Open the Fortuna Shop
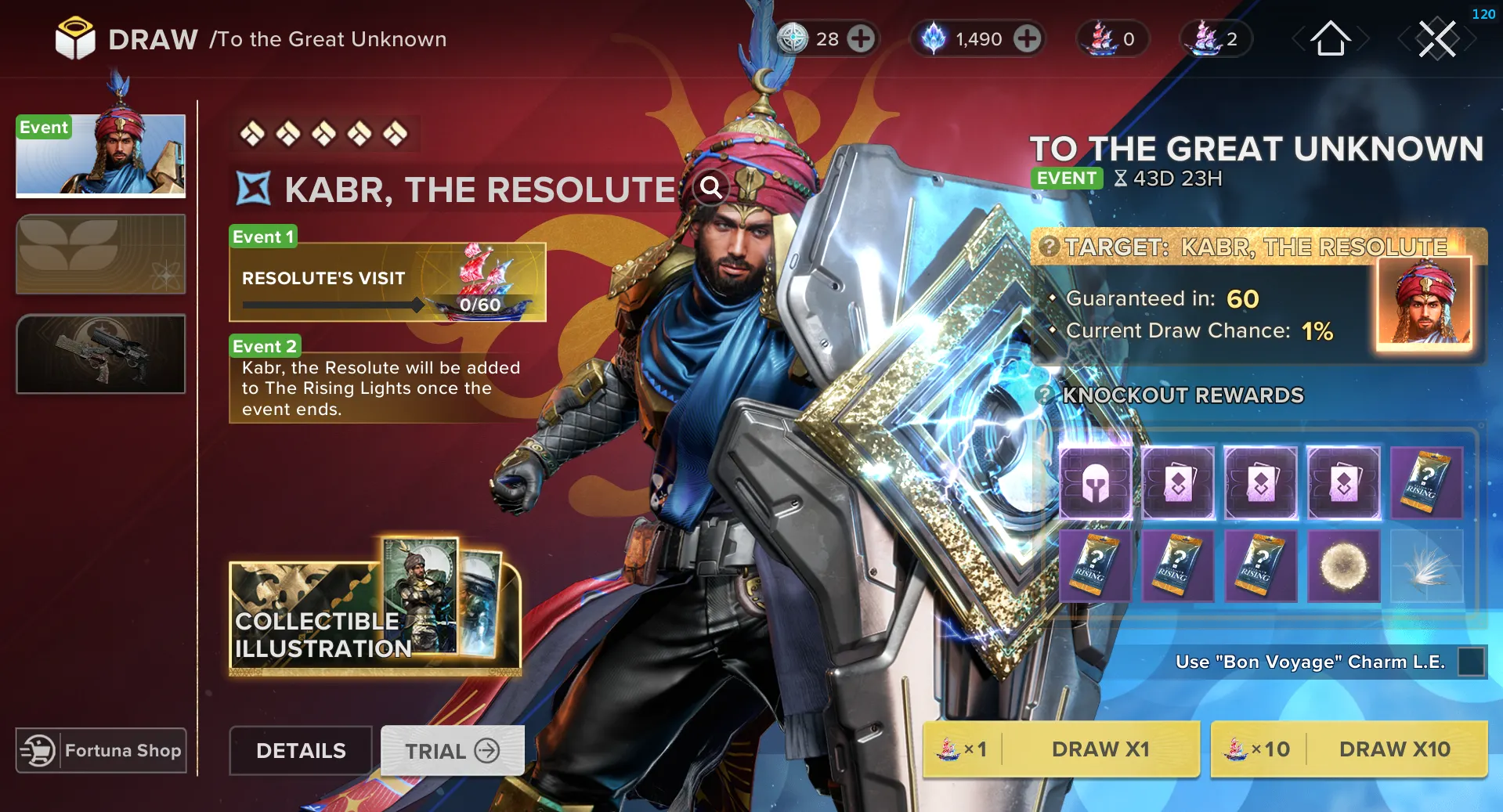This screenshot has height=812, width=1503. pyautogui.click(x=100, y=750)
